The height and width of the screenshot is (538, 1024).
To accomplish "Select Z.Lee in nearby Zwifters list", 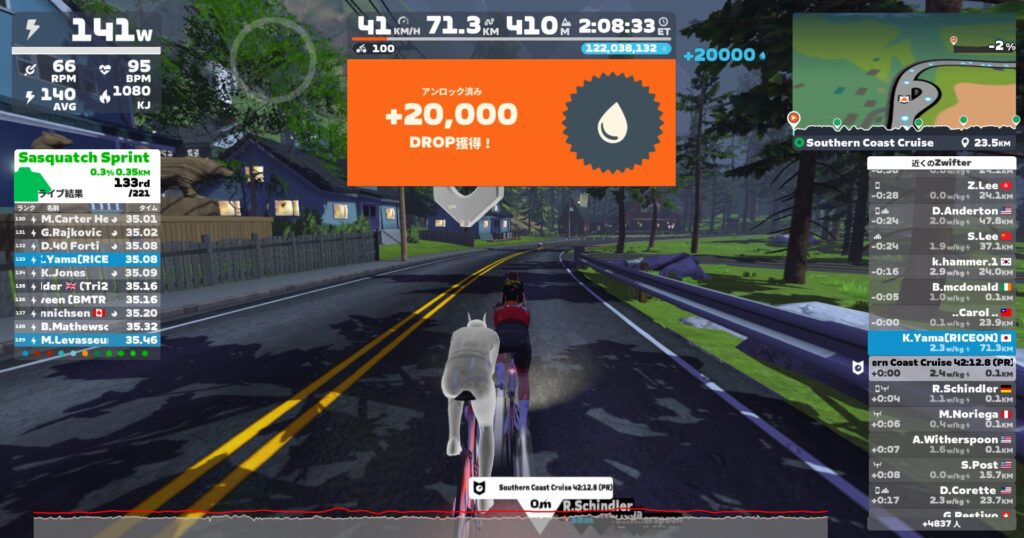I will (940, 190).
